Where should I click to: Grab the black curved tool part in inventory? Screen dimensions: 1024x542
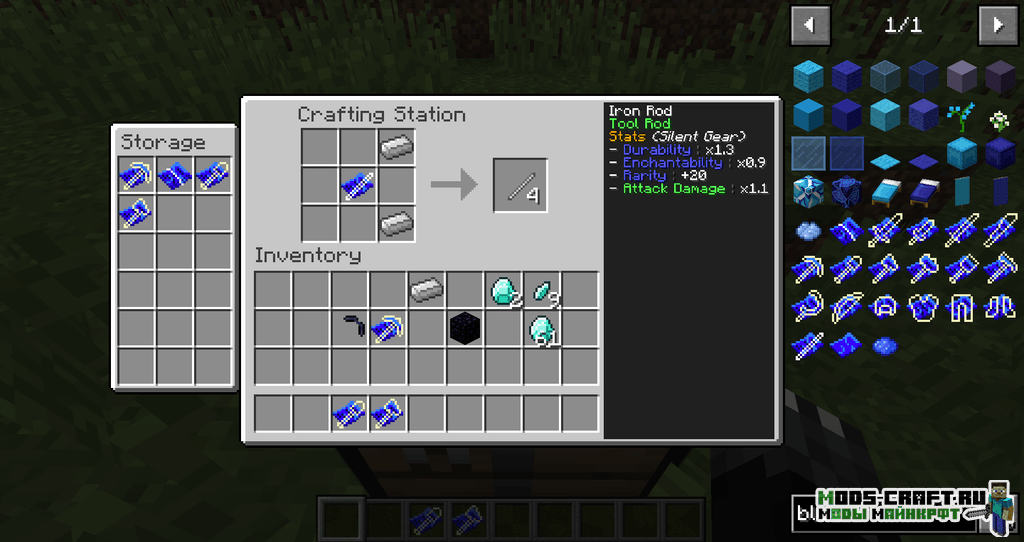coord(349,327)
